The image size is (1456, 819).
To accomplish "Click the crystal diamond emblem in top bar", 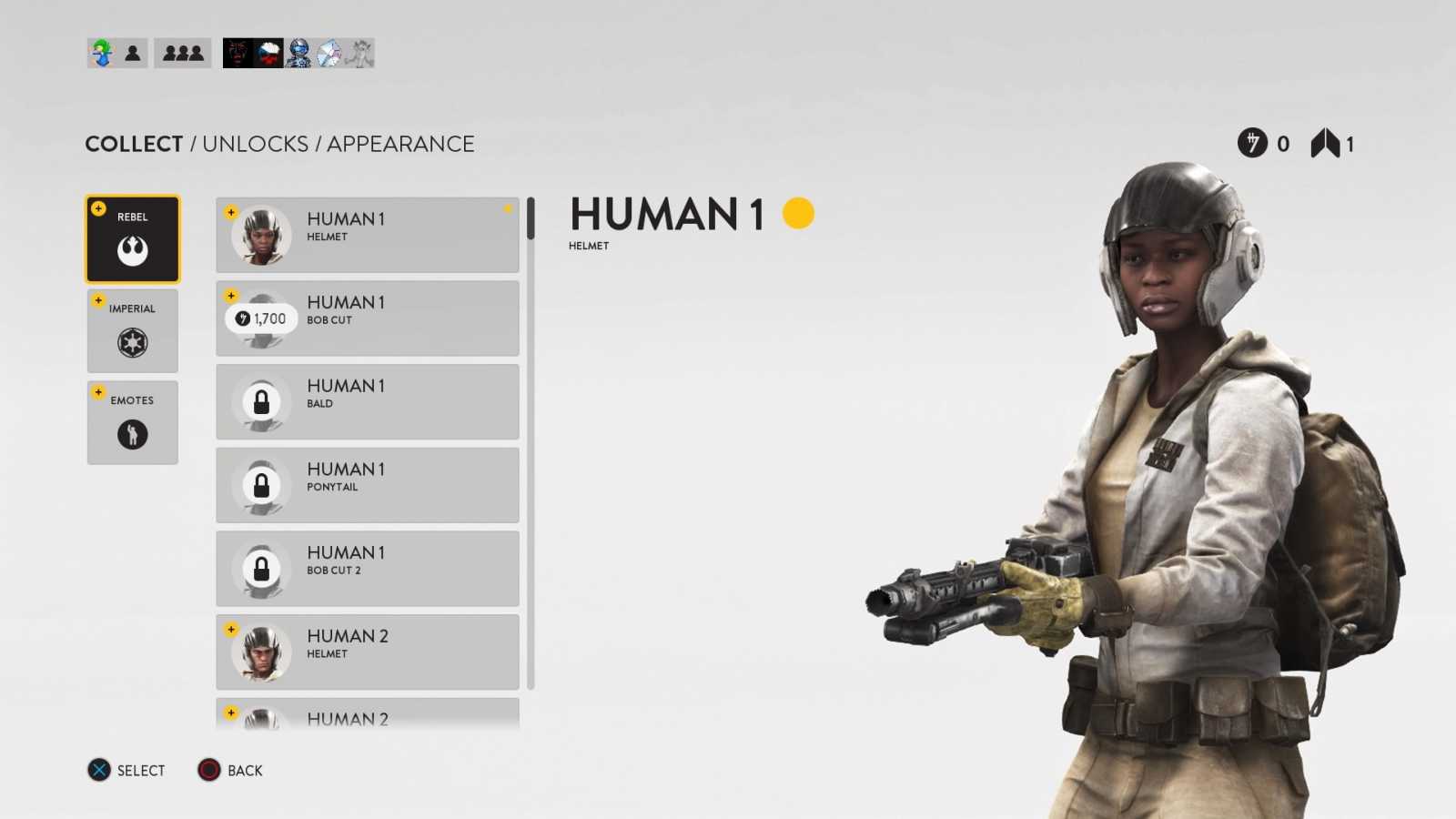I will pyautogui.click(x=328, y=52).
